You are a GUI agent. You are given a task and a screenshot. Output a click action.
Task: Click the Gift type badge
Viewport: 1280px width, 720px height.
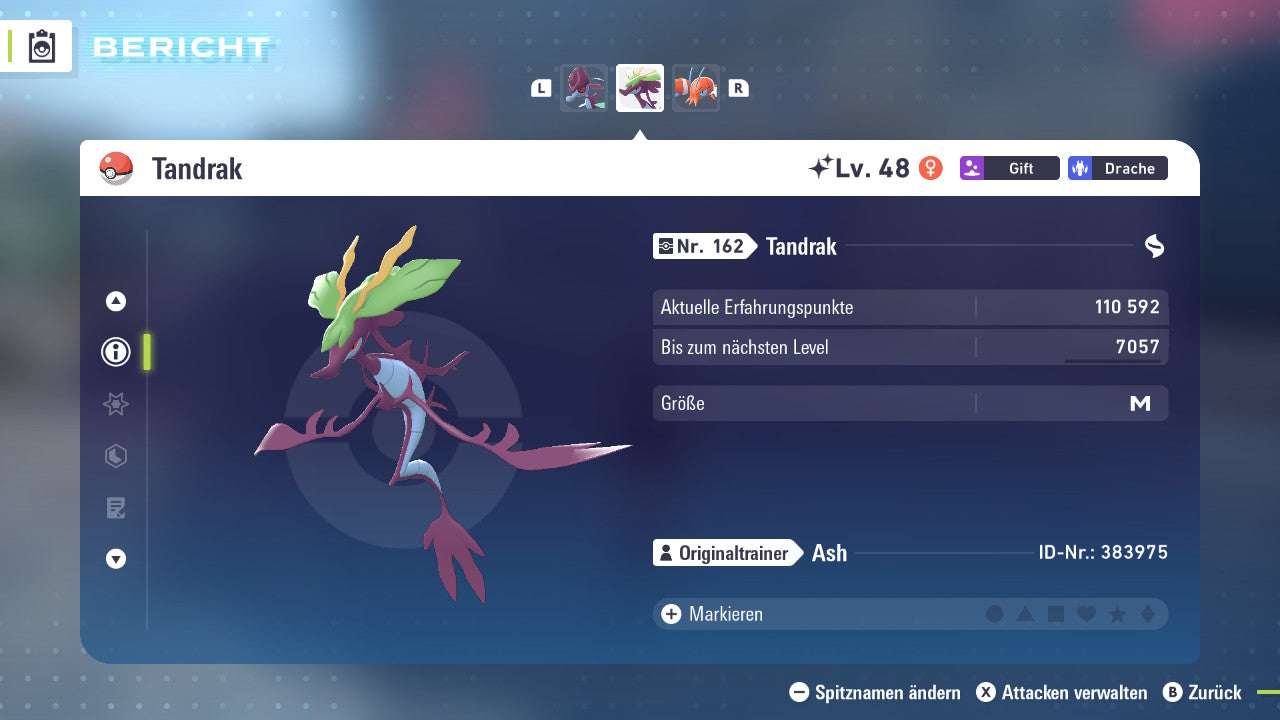[1009, 168]
